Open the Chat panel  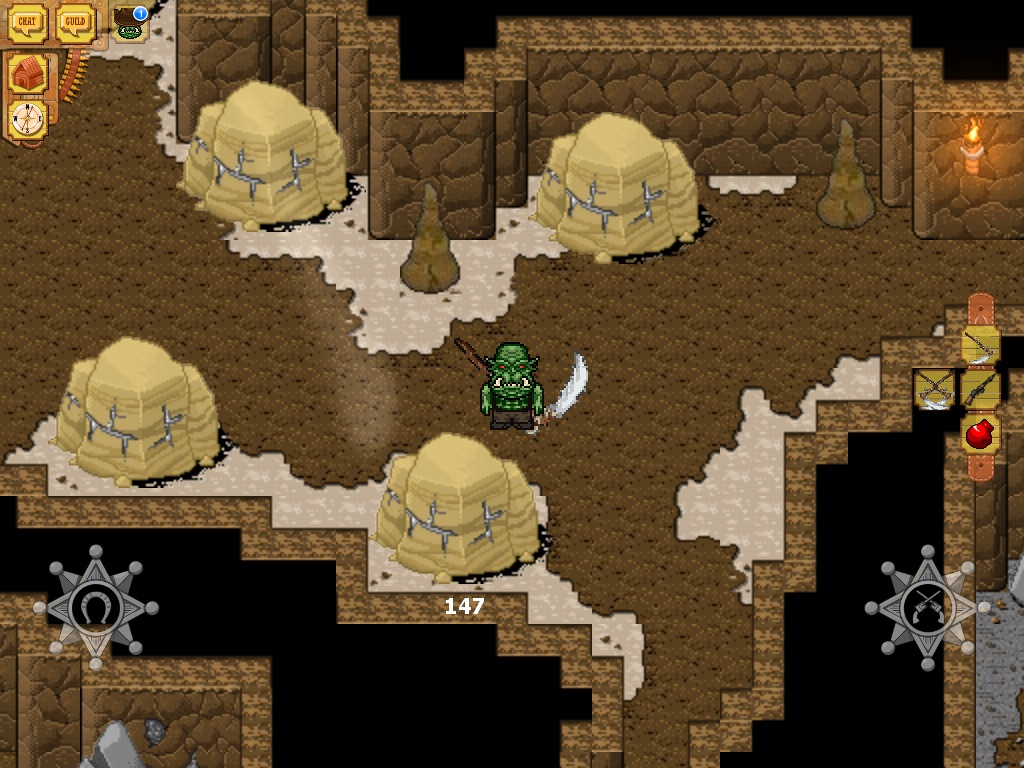point(27,23)
